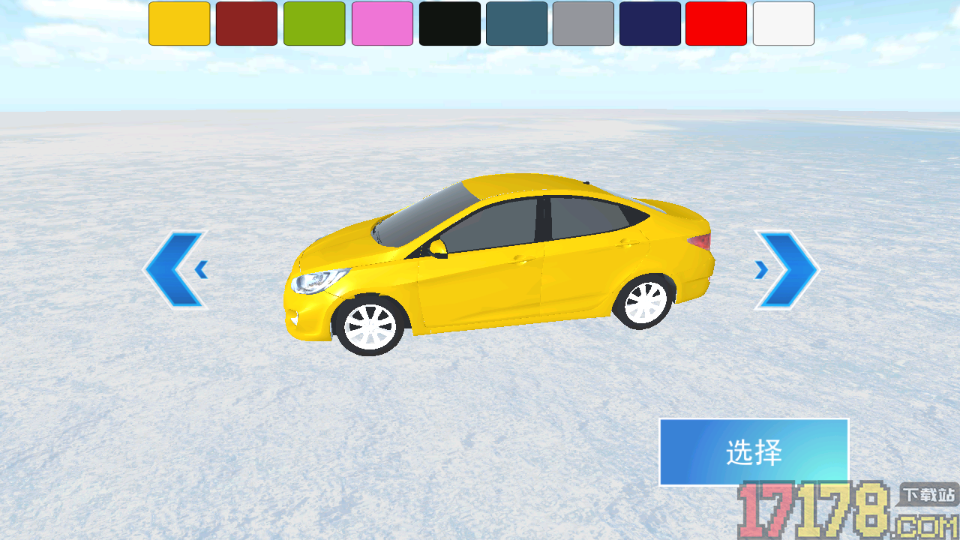
Task: Pick the gray car color swatch
Action: (583, 24)
